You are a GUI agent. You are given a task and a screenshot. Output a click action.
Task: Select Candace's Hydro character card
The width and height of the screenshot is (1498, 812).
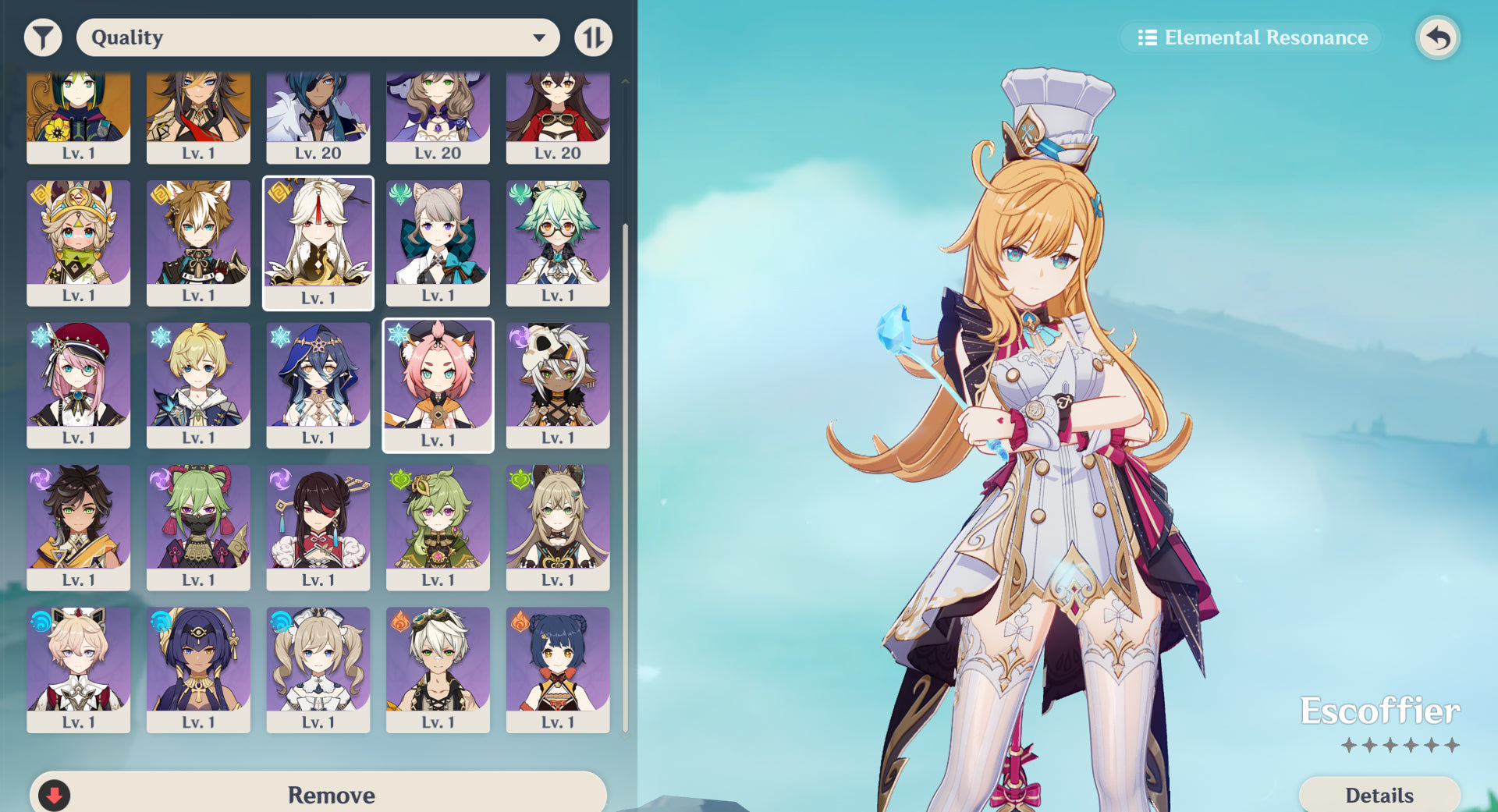[x=198, y=669]
